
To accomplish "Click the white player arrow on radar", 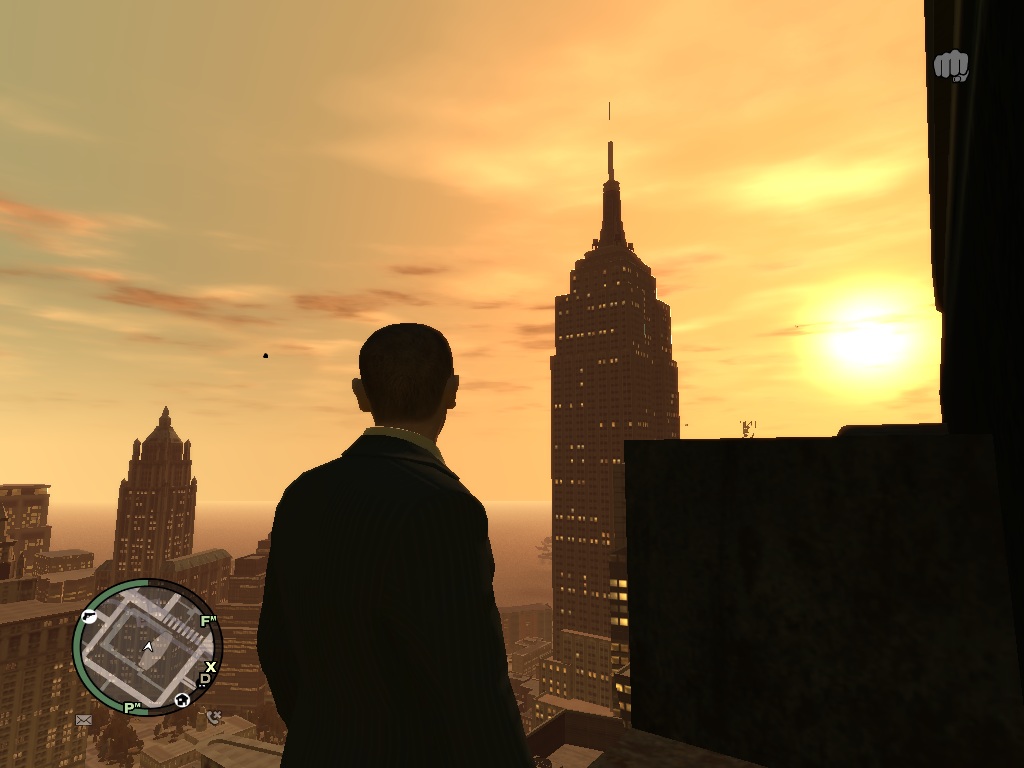I will pyautogui.click(x=149, y=647).
